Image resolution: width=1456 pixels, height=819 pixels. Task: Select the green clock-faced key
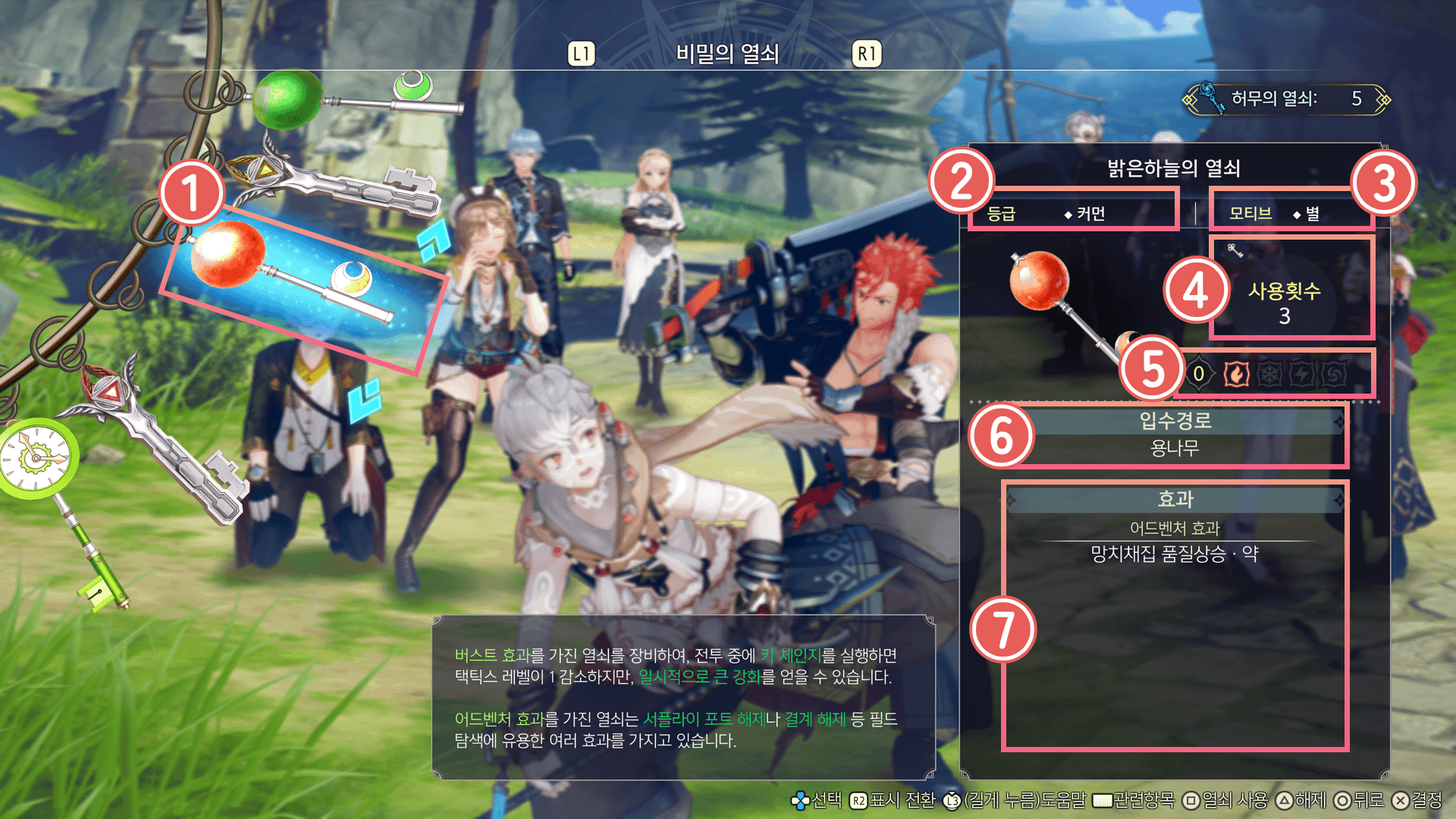38,459
